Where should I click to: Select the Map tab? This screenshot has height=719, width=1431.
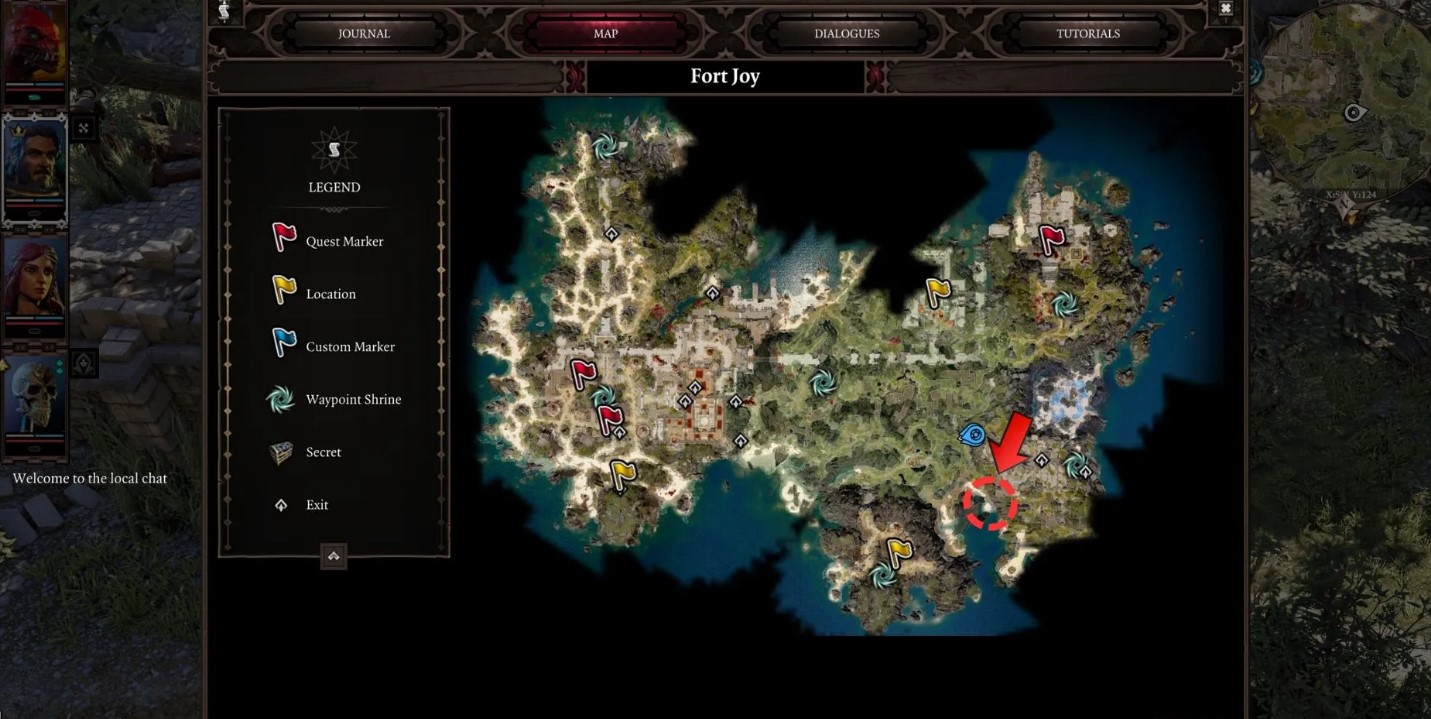(605, 33)
